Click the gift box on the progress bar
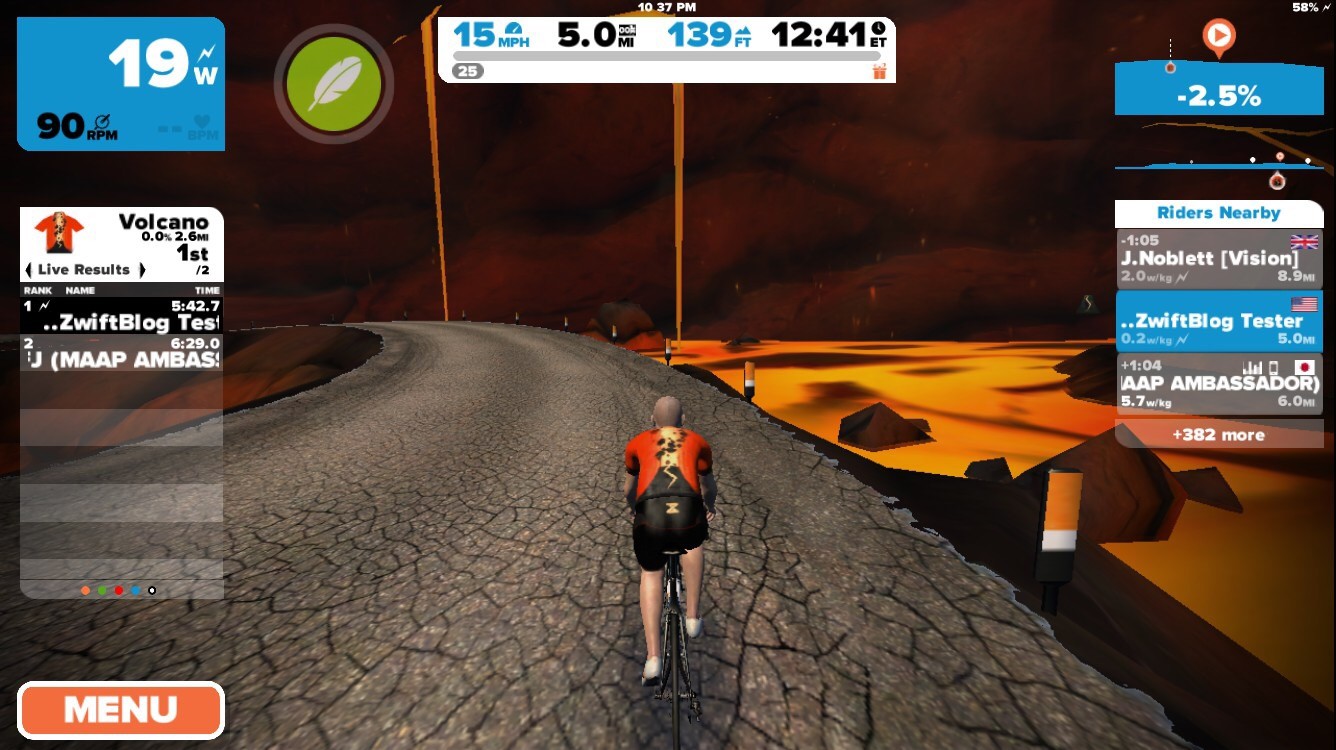The width and height of the screenshot is (1336, 750). tap(879, 71)
